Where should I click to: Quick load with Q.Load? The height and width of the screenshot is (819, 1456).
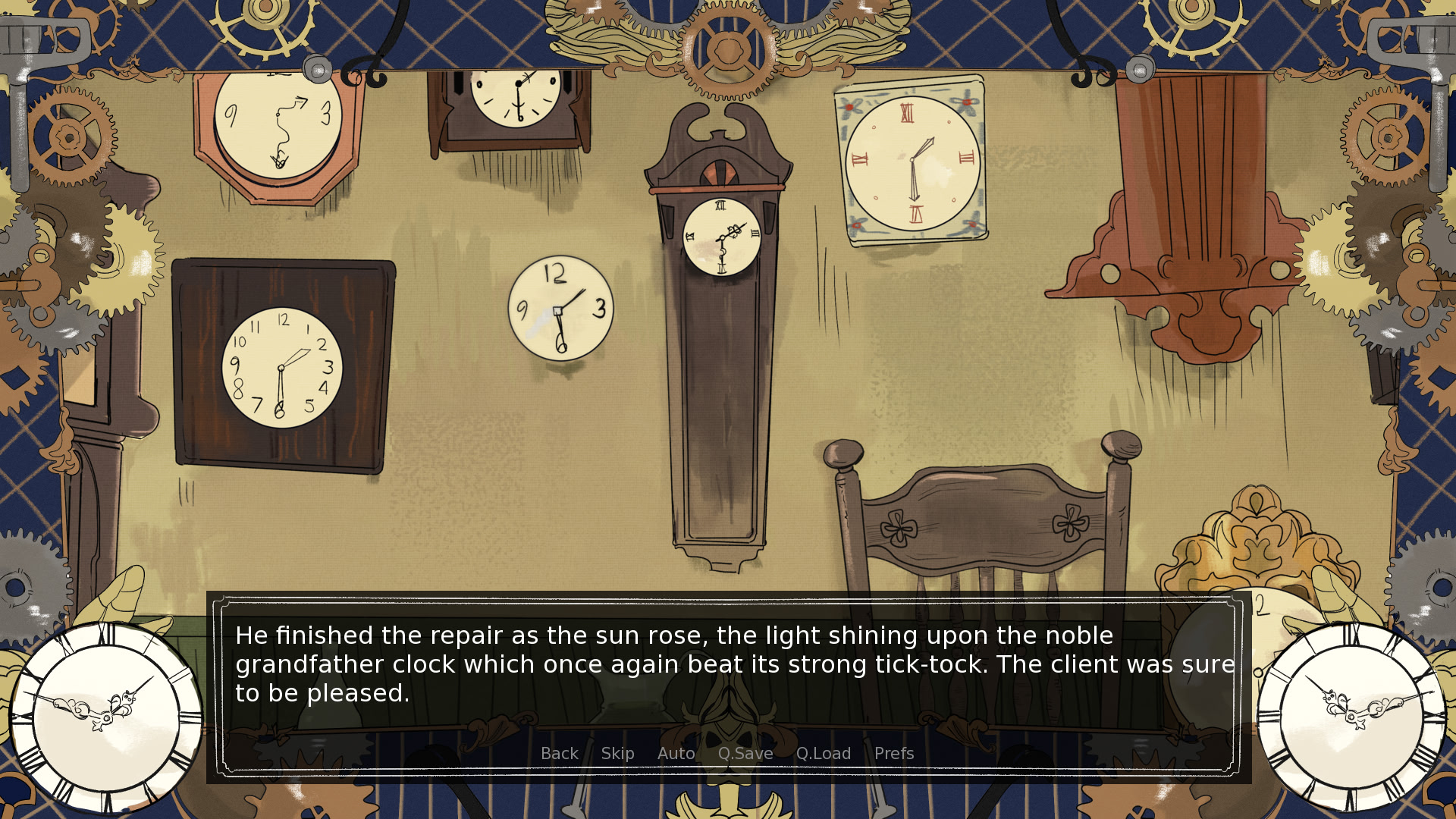[824, 754]
